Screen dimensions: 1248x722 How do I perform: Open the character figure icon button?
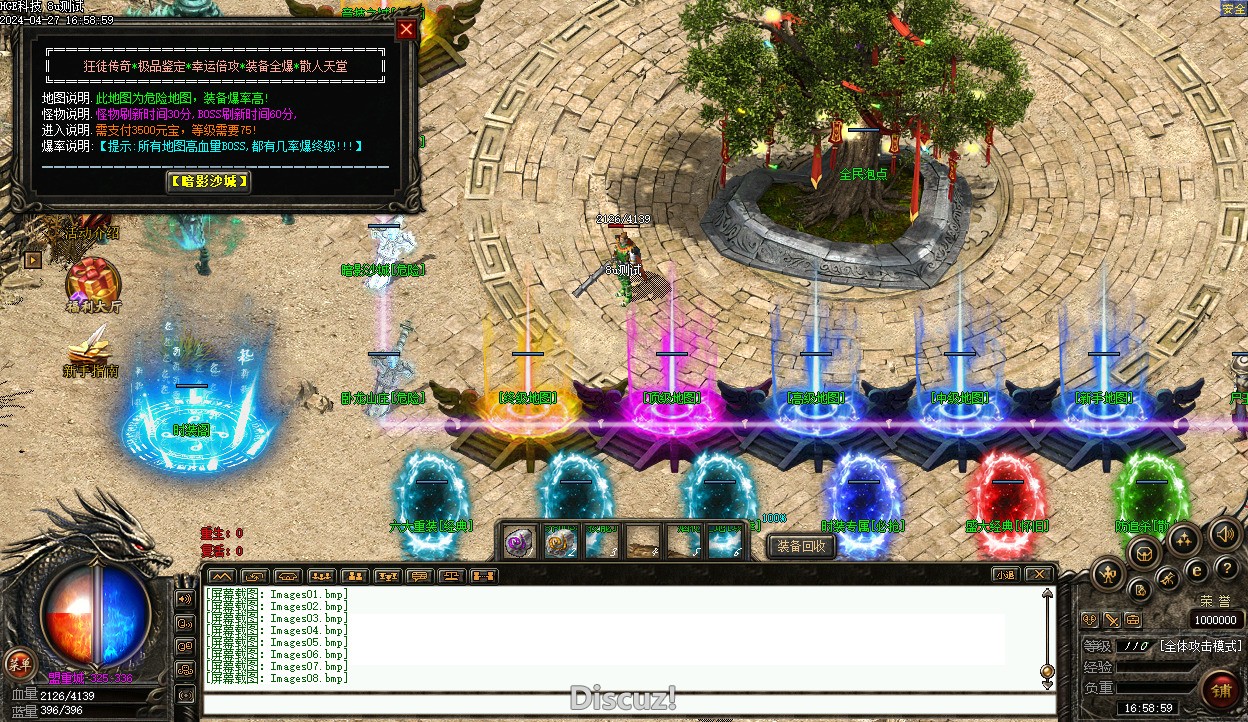(x=1109, y=574)
